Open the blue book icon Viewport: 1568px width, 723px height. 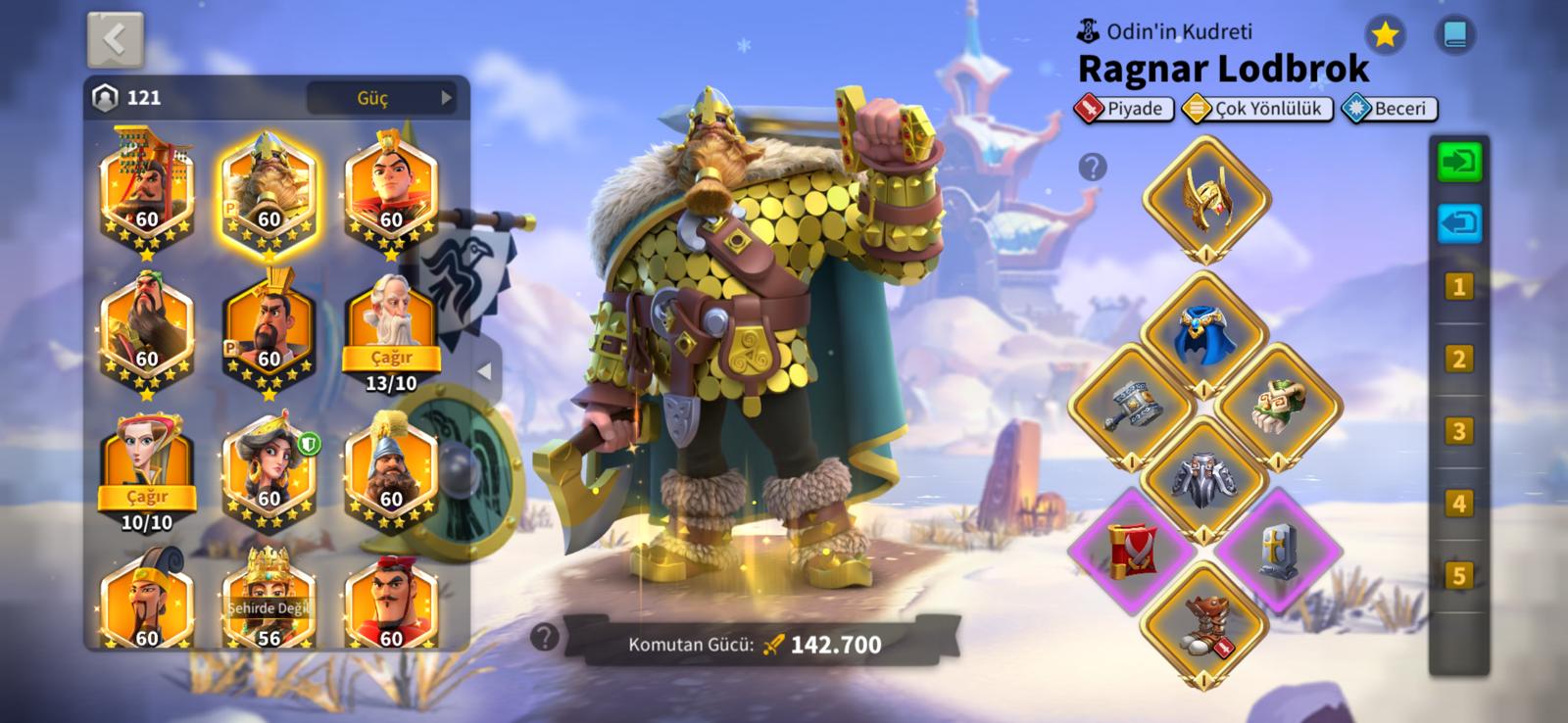pyautogui.click(x=1455, y=35)
